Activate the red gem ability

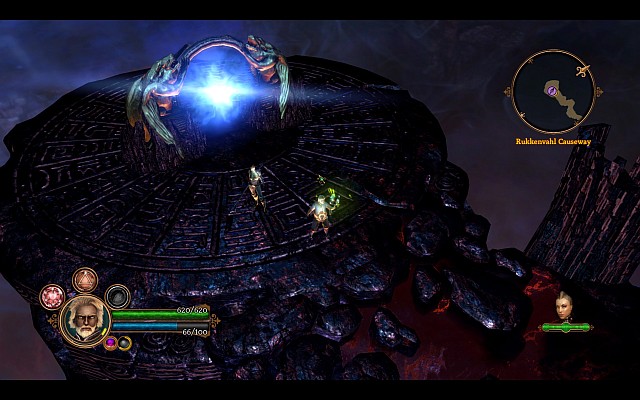[x=52, y=297]
